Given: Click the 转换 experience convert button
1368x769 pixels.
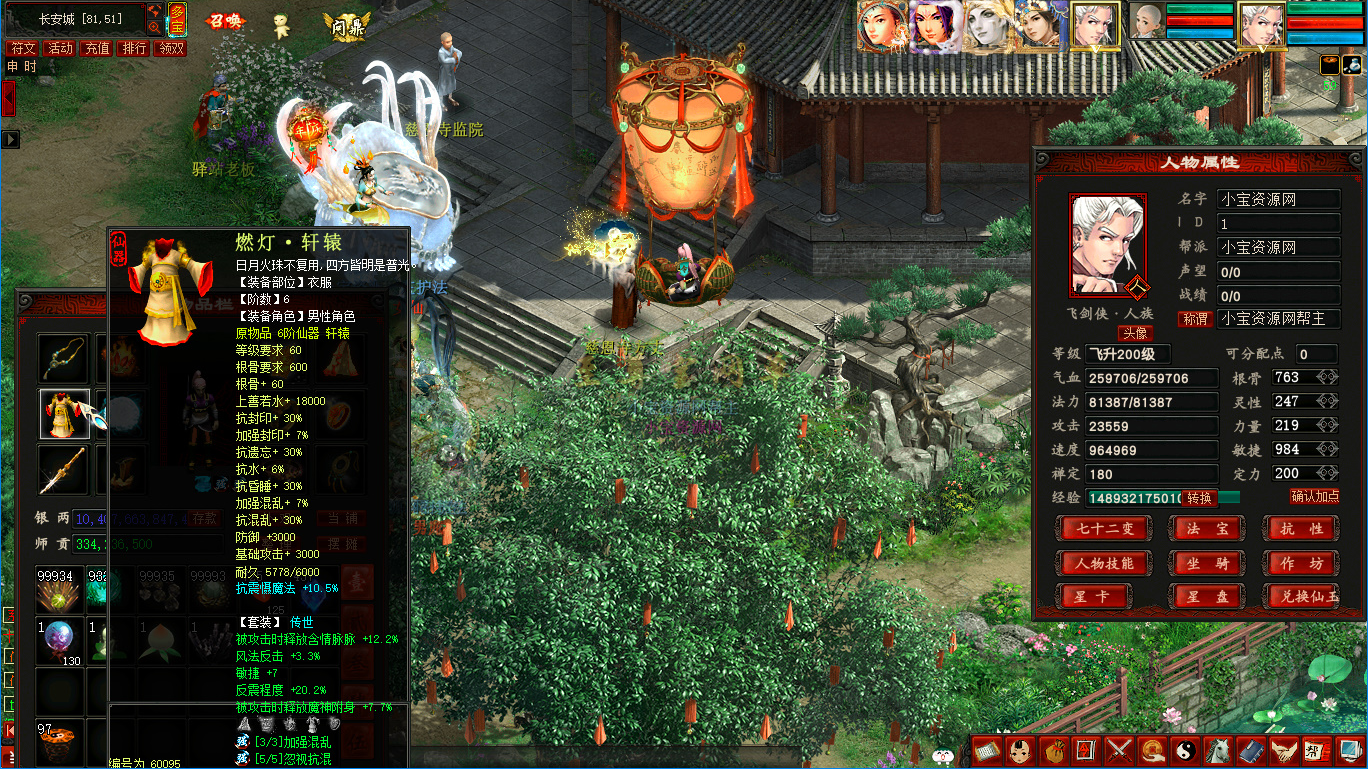Looking at the screenshot, I should (x=1199, y=498).
